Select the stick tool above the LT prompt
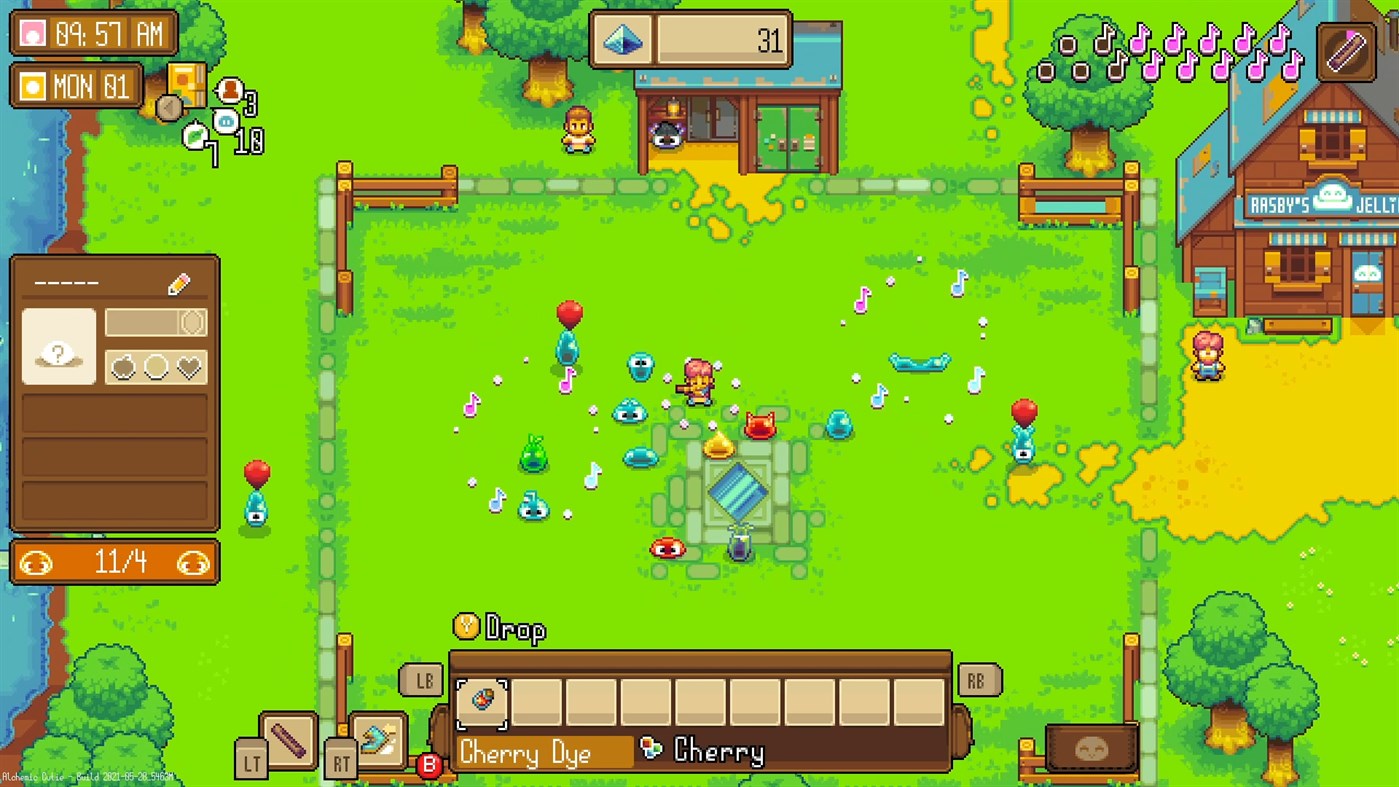Image resolution: width=1399 pixels, height=787 pixels. point(289,740)
